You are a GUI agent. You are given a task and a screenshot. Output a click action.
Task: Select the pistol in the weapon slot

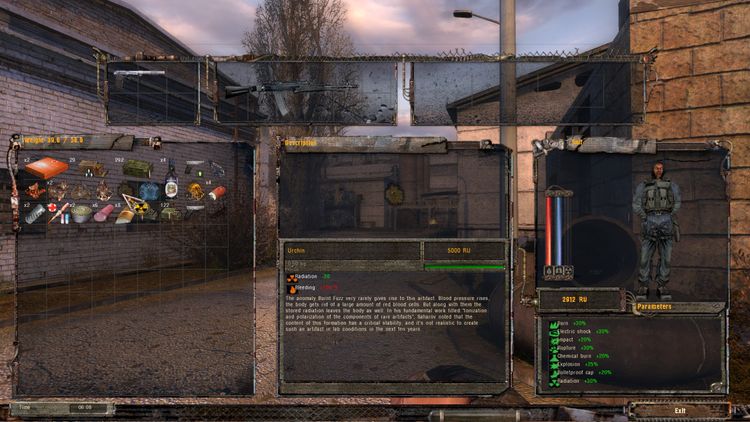tap(139, 76)
